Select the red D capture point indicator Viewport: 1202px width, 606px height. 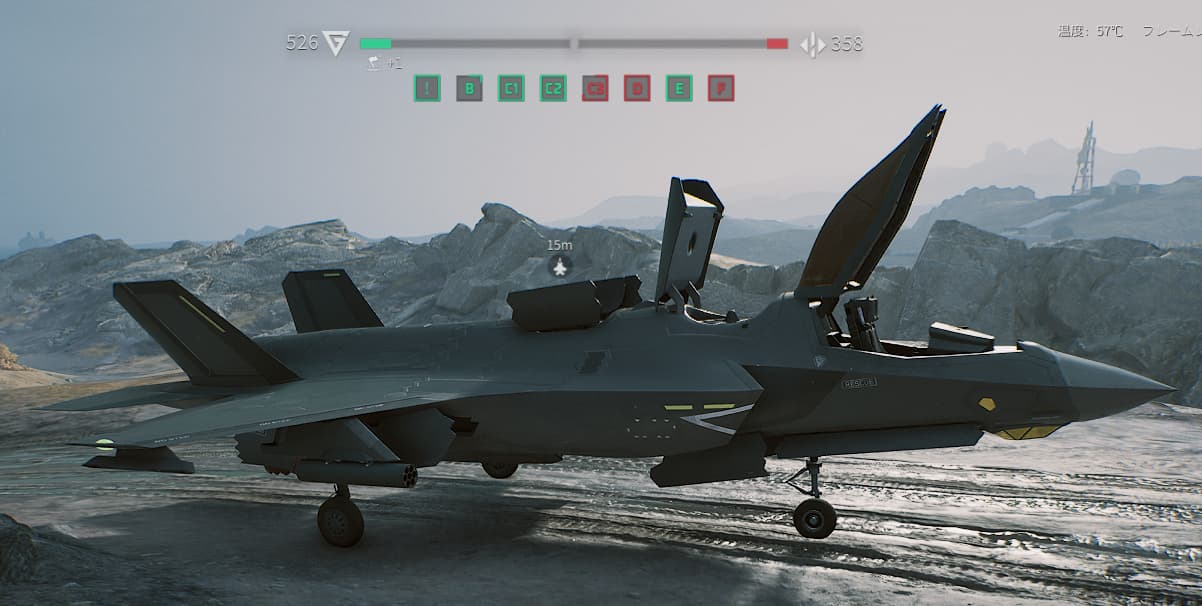pos(637,88)
